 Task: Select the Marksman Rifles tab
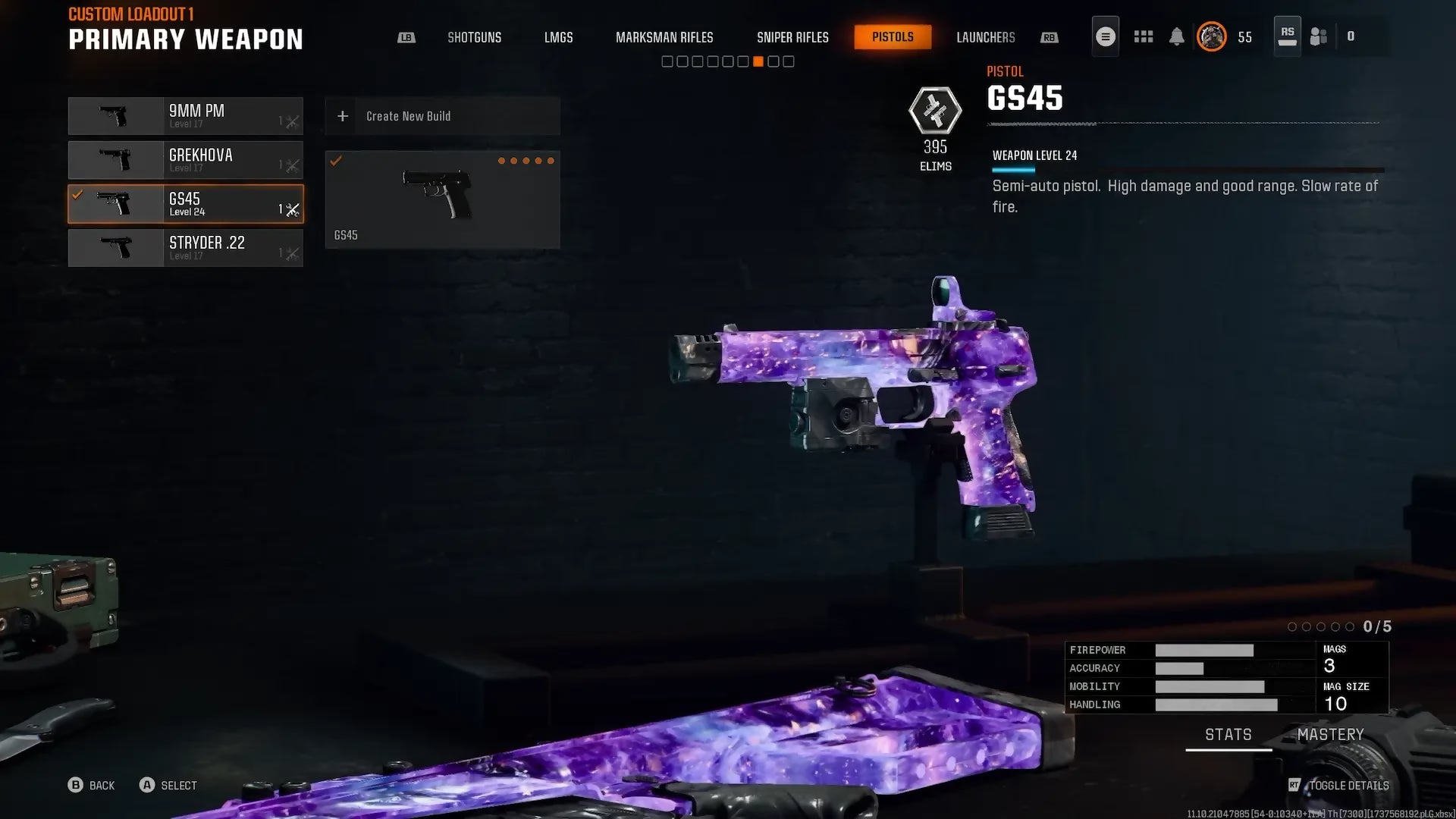pos(664,37)
